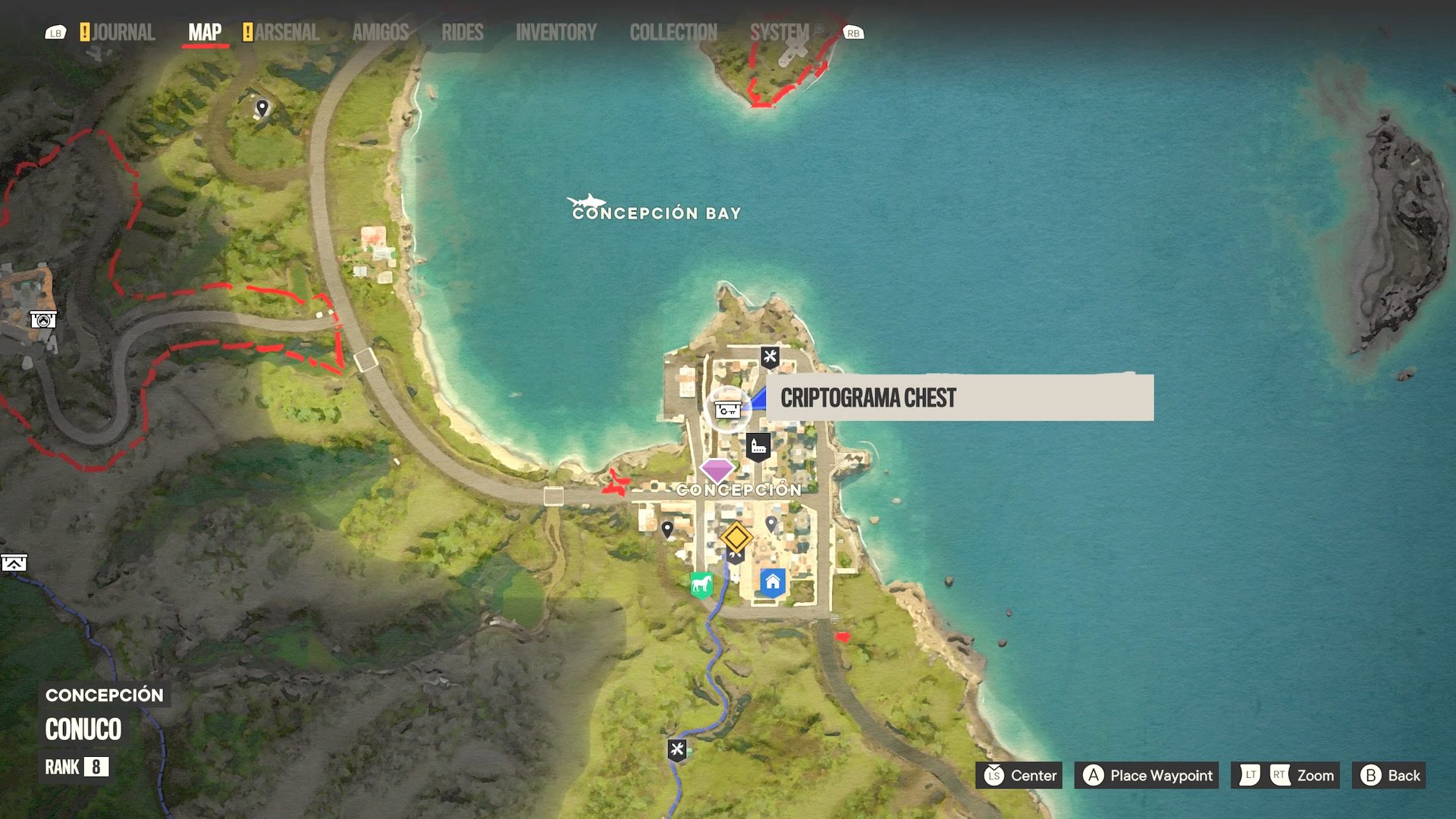Select the Criptograma Chest map marker

[727, 409]
